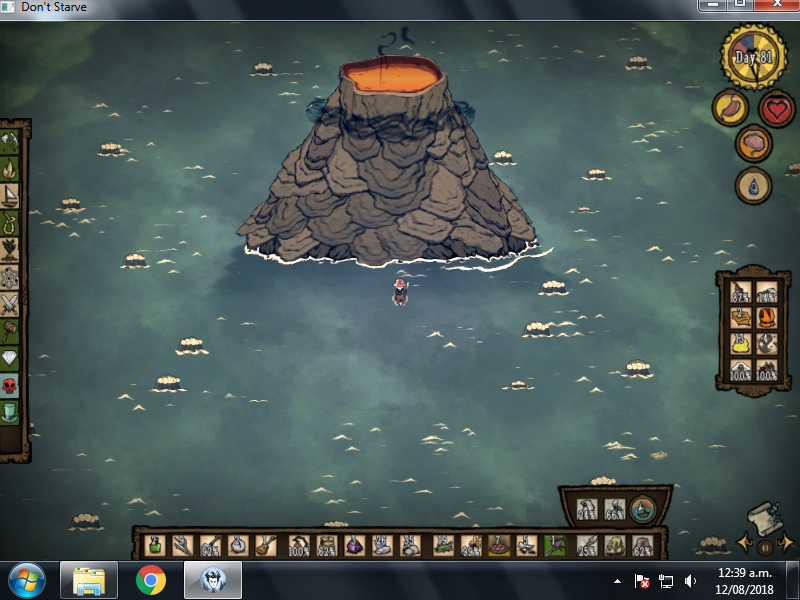Image resolution: width=800 pixels, height=600 pixels.
Task: Rotate the camera with the right arrow
Action: pyautogui.click(x=785, y=544)
